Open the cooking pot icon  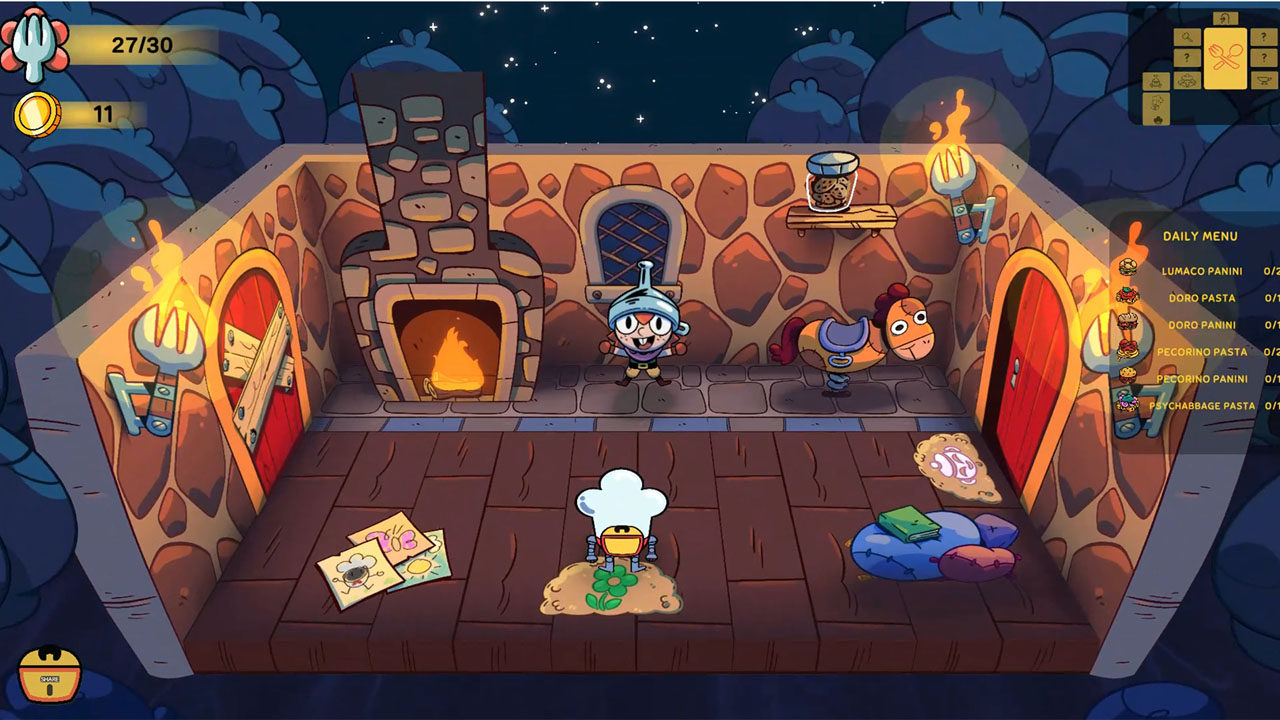(49, 674)
